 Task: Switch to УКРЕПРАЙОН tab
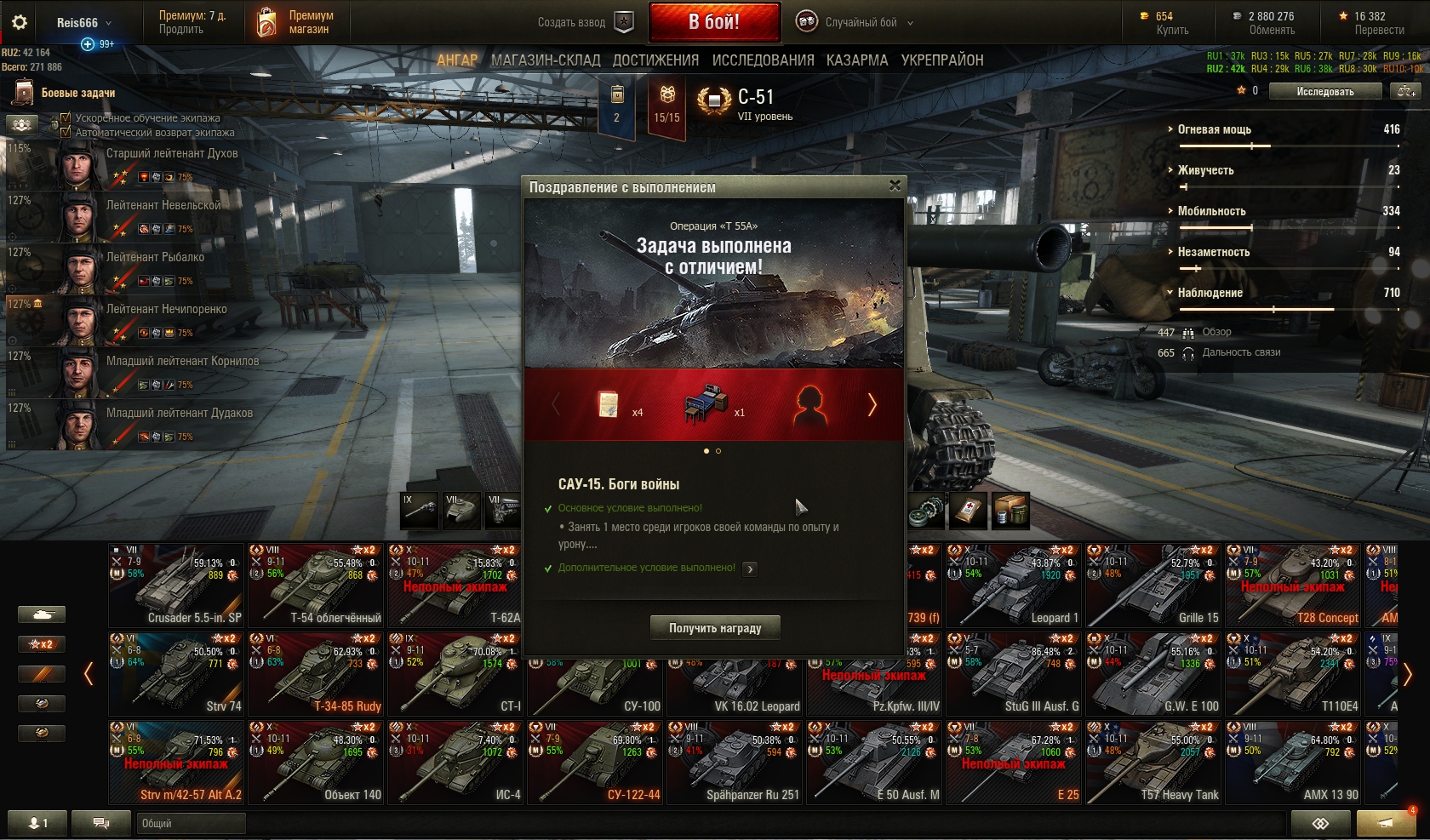click(942, 60)
